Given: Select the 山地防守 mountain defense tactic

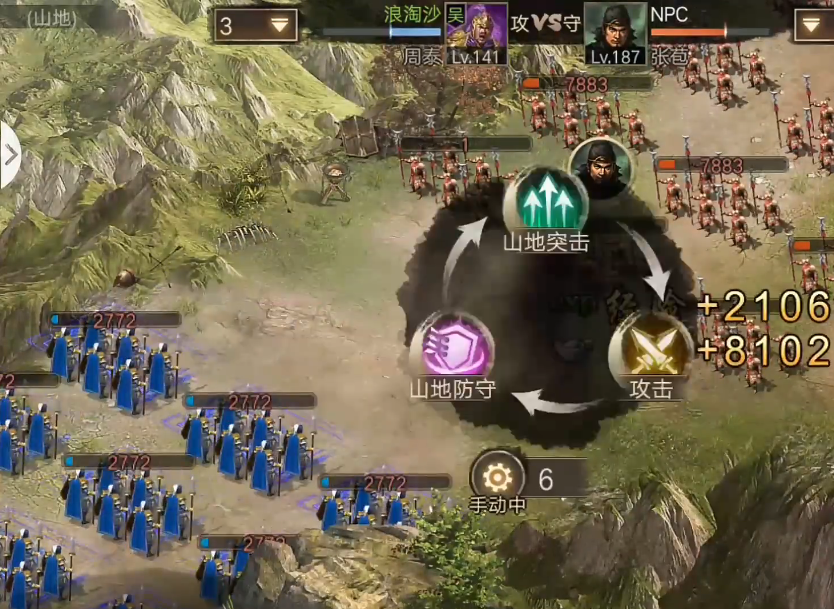Looking at the screenshot, I should pos(452,347).
